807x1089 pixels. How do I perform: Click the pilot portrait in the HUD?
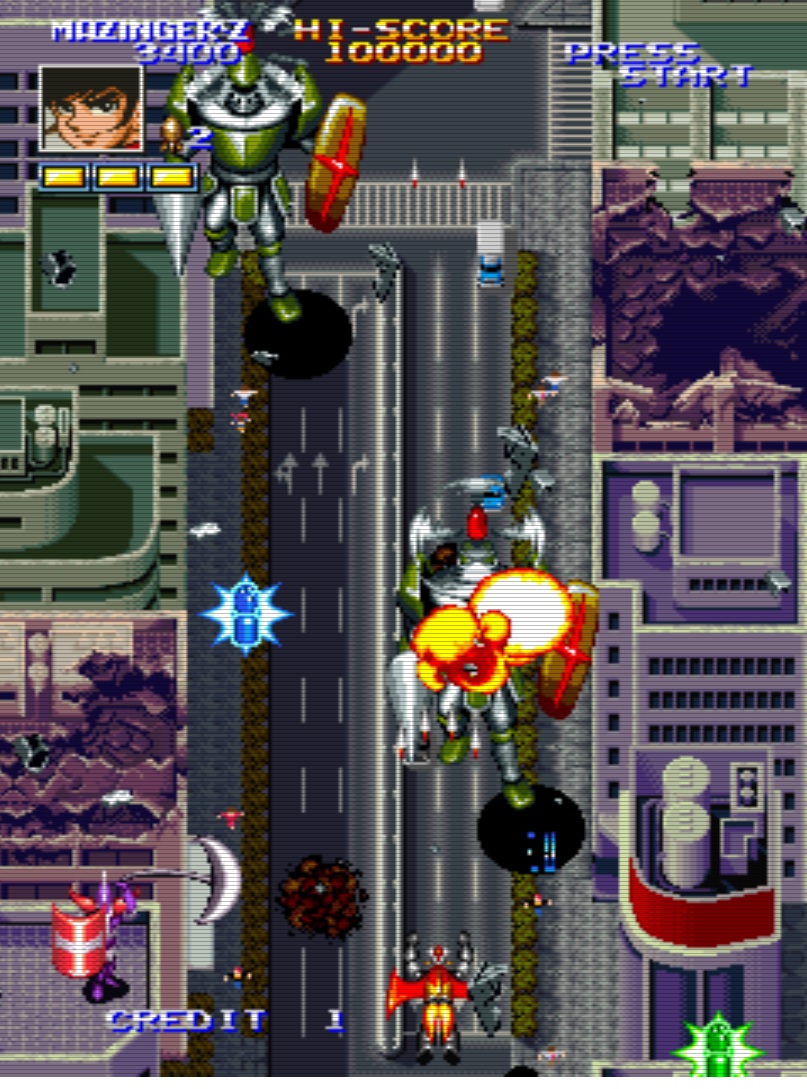(x=91, y=109)
